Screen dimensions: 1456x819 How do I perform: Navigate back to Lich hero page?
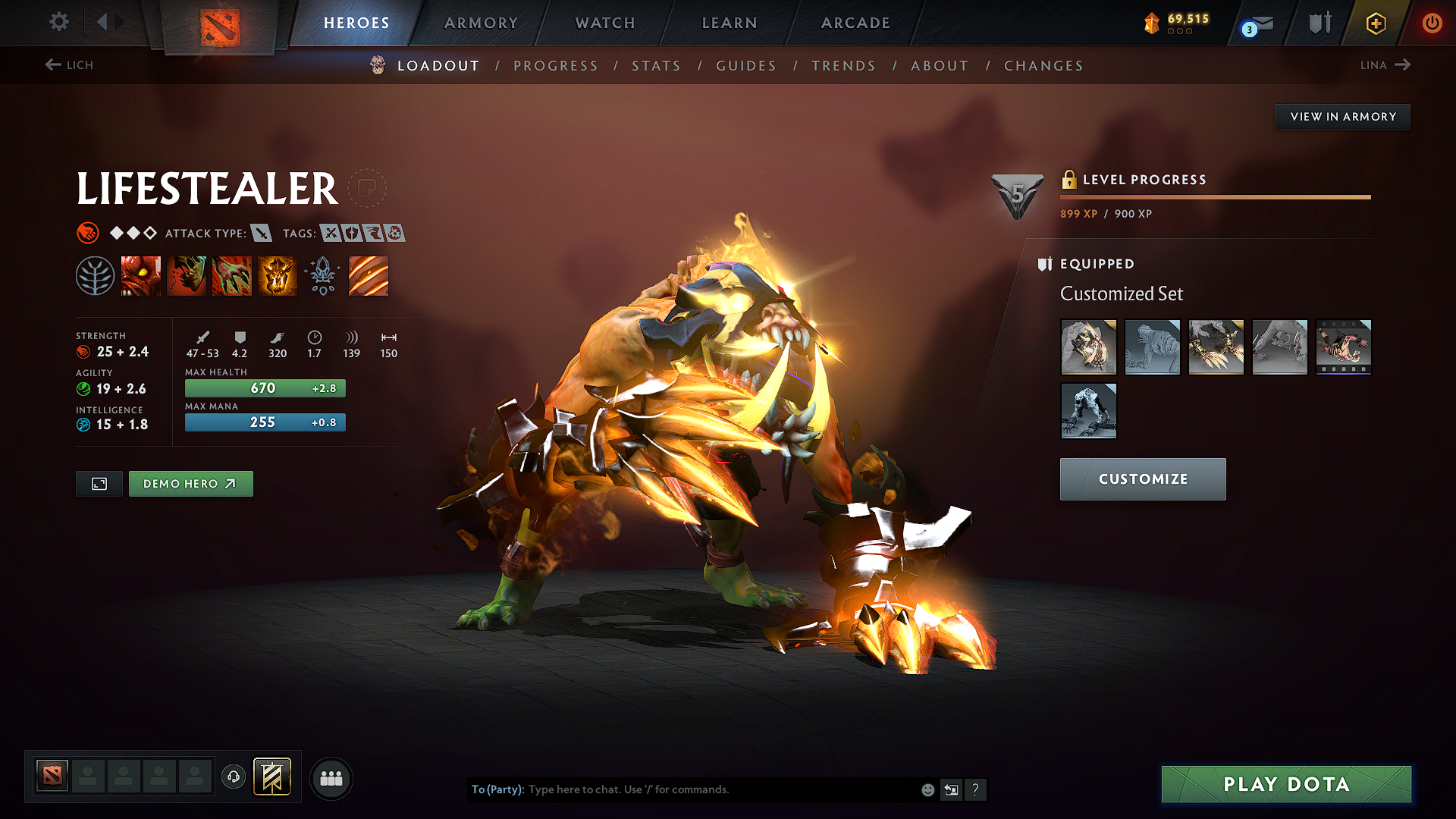click(x=70, y=65)
